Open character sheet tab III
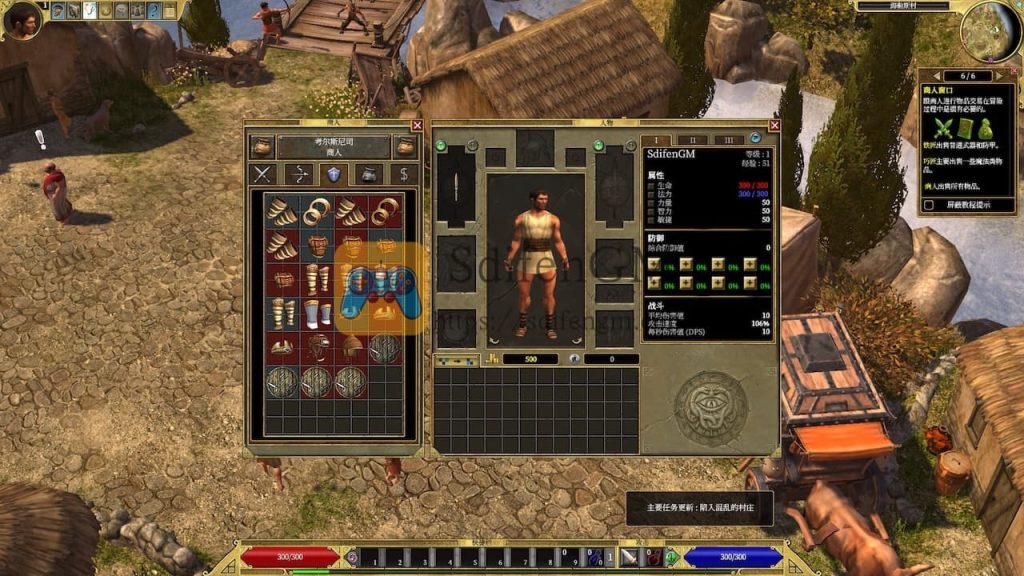 click(x=728, y=140)
